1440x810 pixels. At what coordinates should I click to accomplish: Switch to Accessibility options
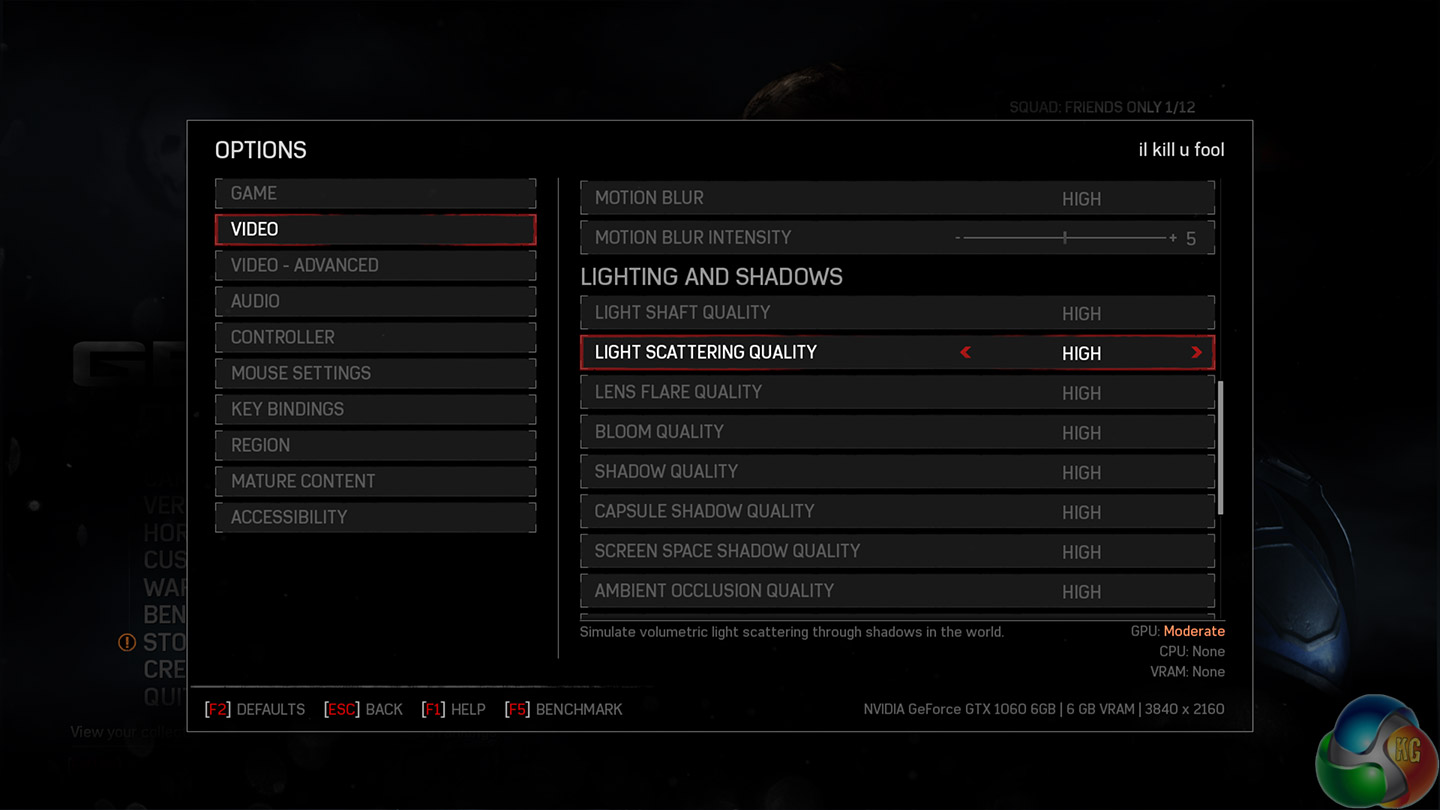375,517
